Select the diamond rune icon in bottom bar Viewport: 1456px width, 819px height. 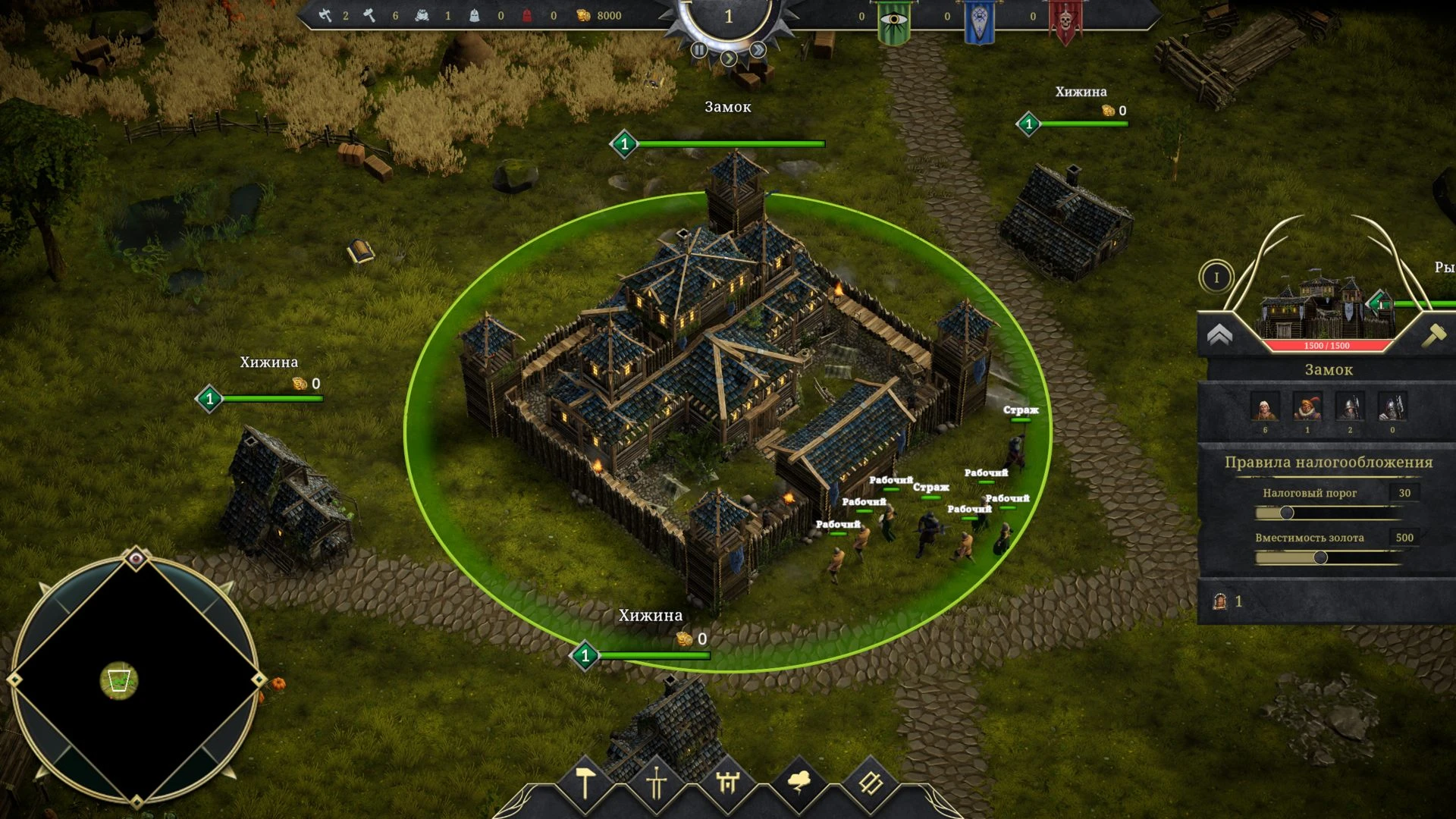[871, 784]
